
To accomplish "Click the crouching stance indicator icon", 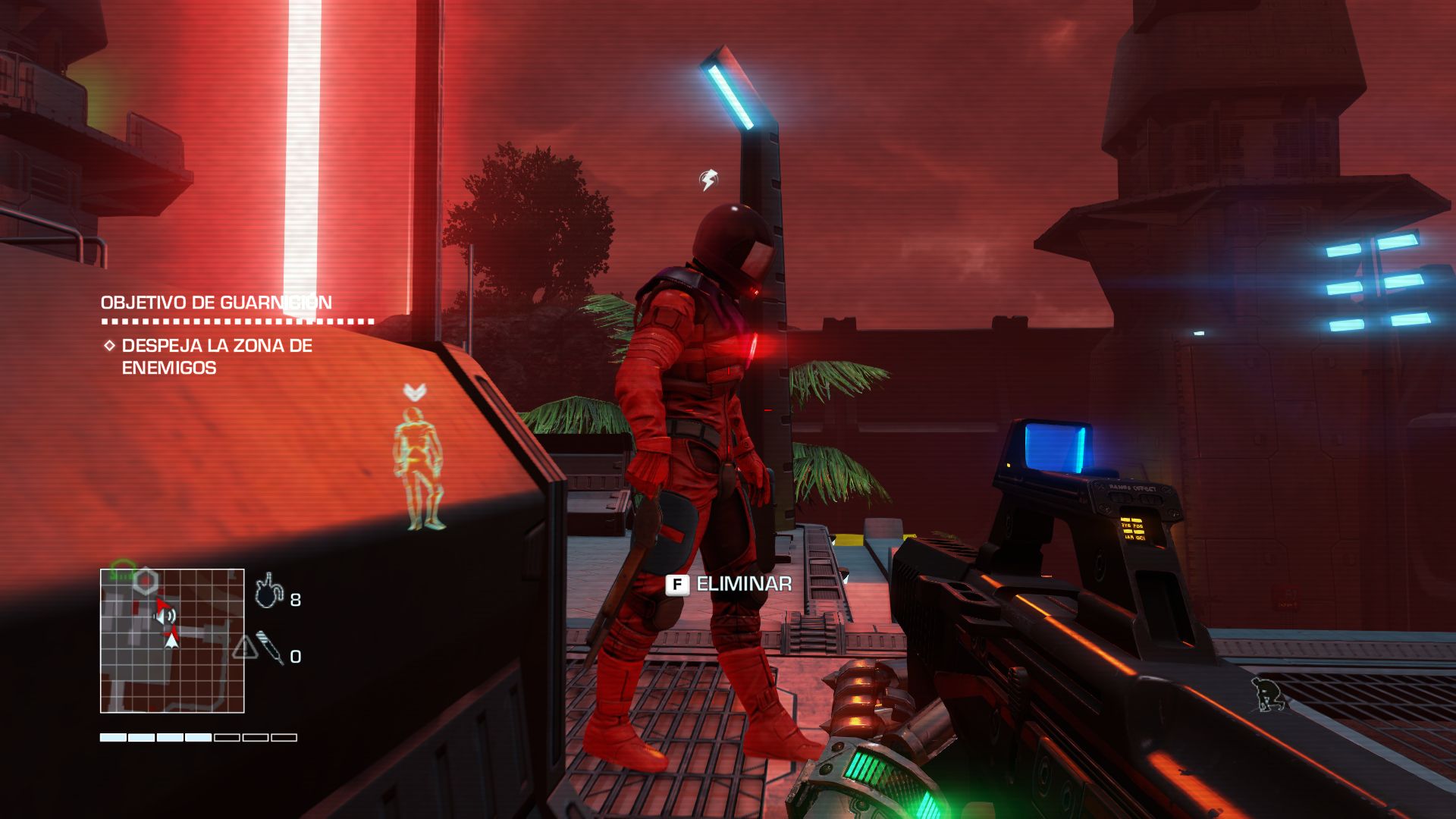I will click(x=1268, y=695).
